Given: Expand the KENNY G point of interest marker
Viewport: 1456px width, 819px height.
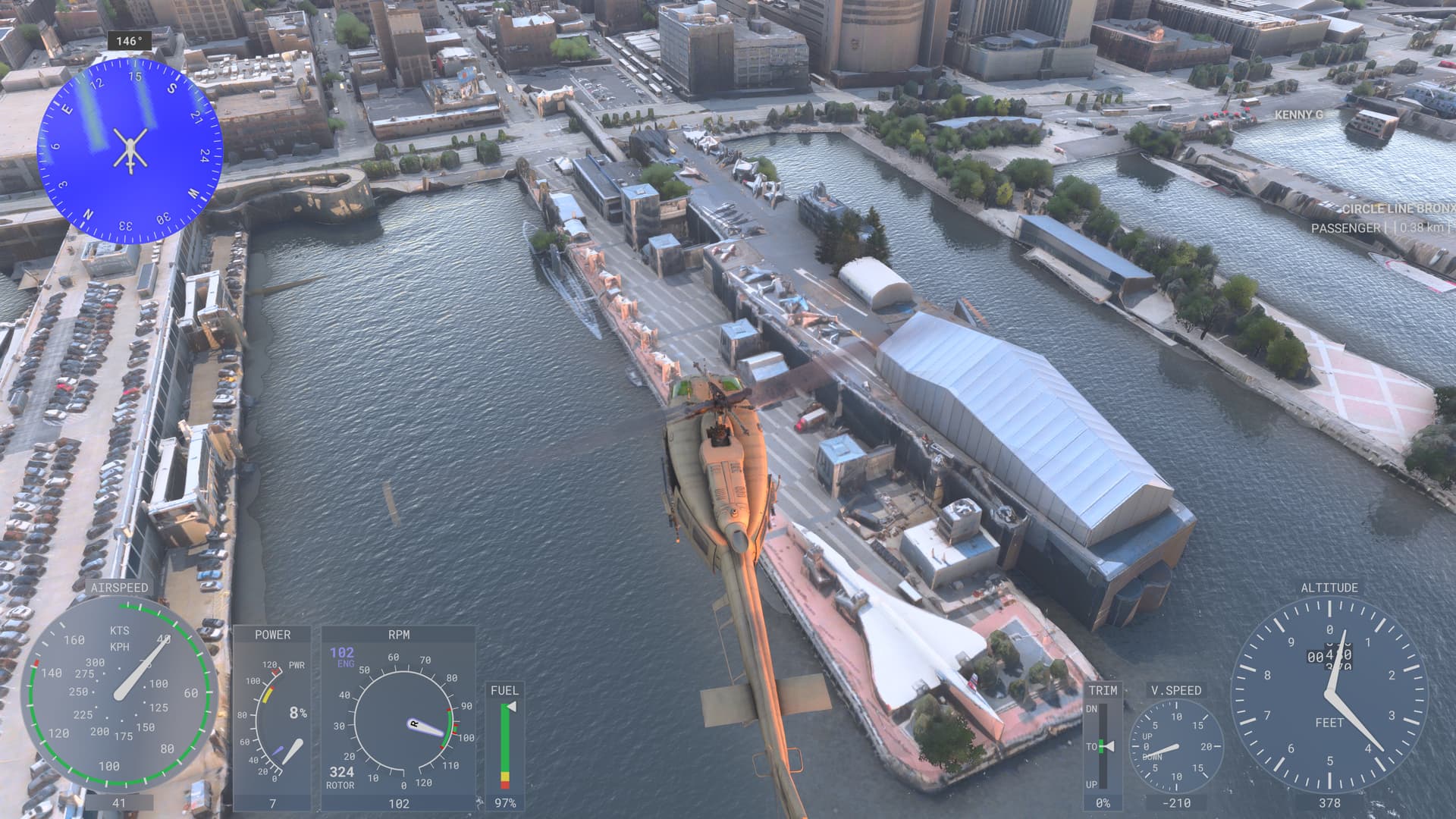Looking at the screenshot, I should 1298,114.
